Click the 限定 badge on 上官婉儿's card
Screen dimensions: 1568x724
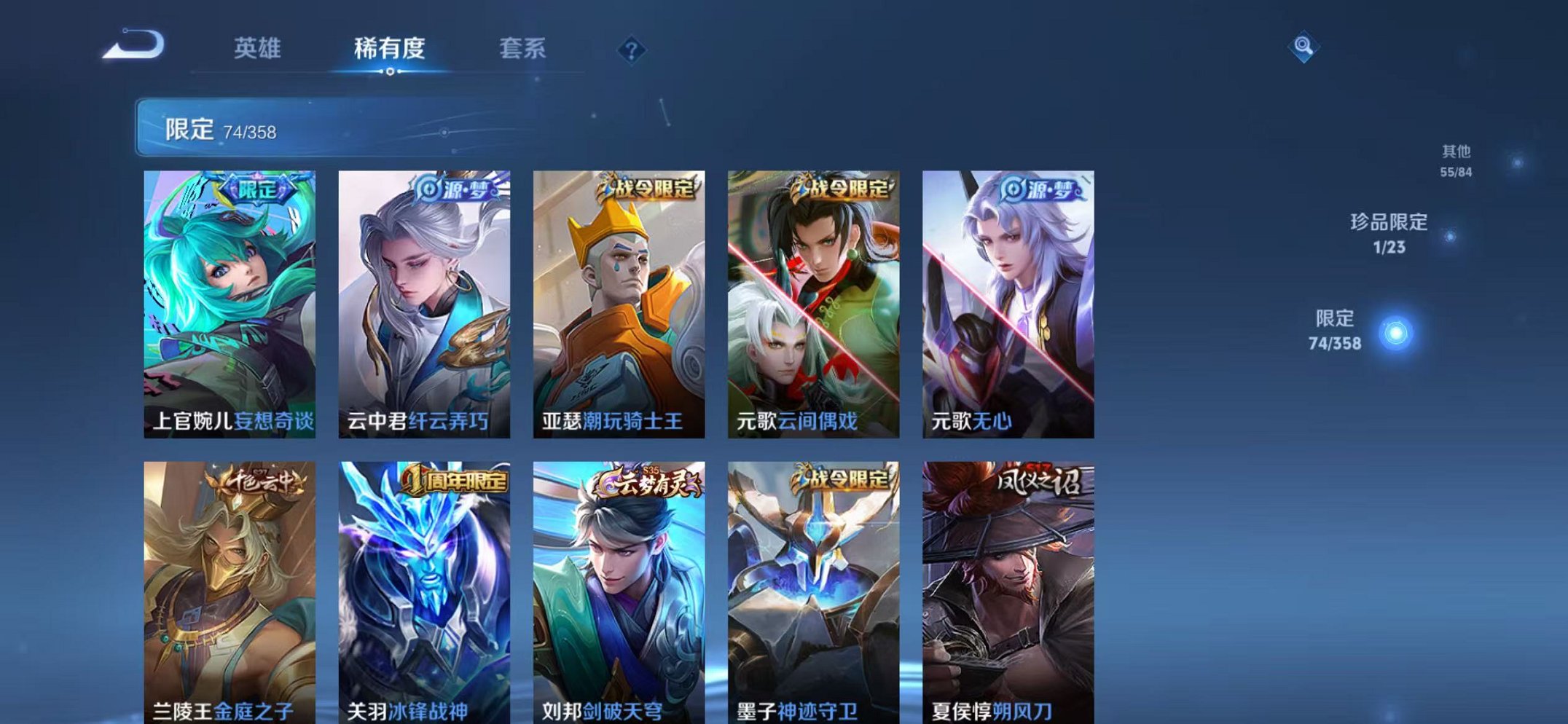point(256,190)
